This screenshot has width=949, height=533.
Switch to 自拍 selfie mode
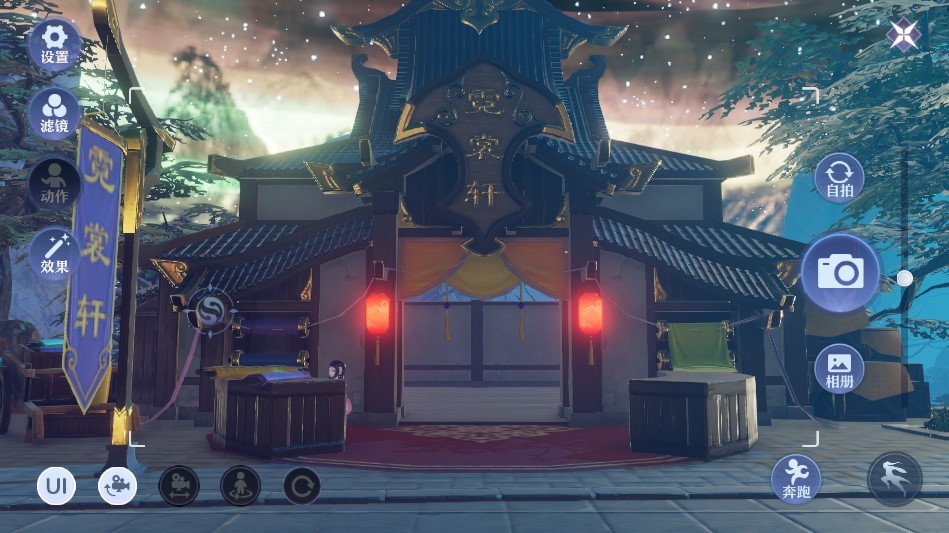[x=839, y=176]
